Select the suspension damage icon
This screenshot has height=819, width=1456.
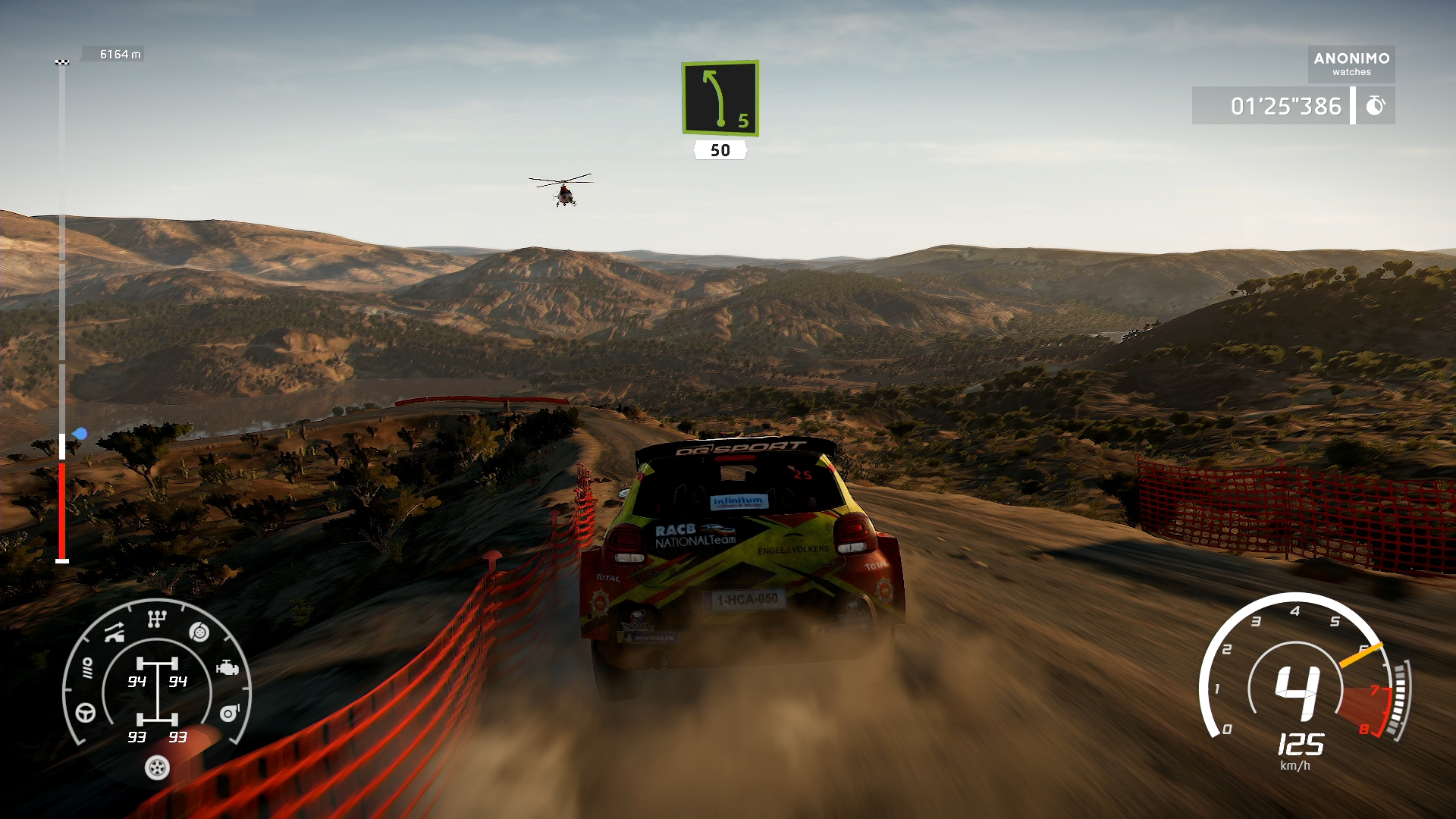click(x=115, y=632)
